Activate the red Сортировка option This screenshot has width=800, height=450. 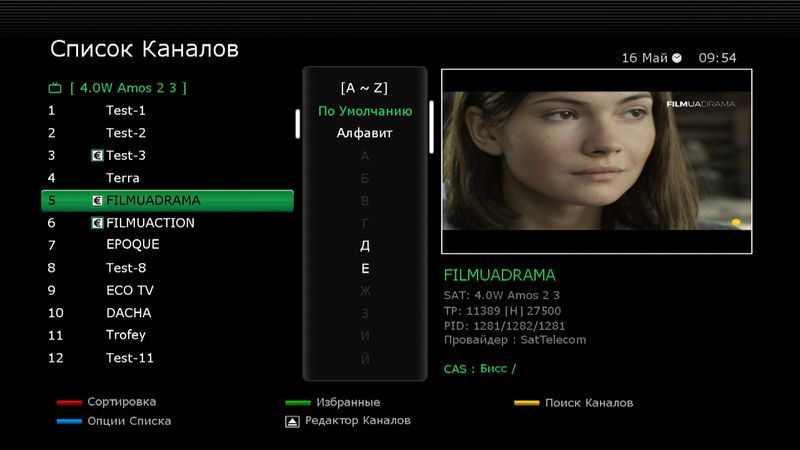coord(122,402)
